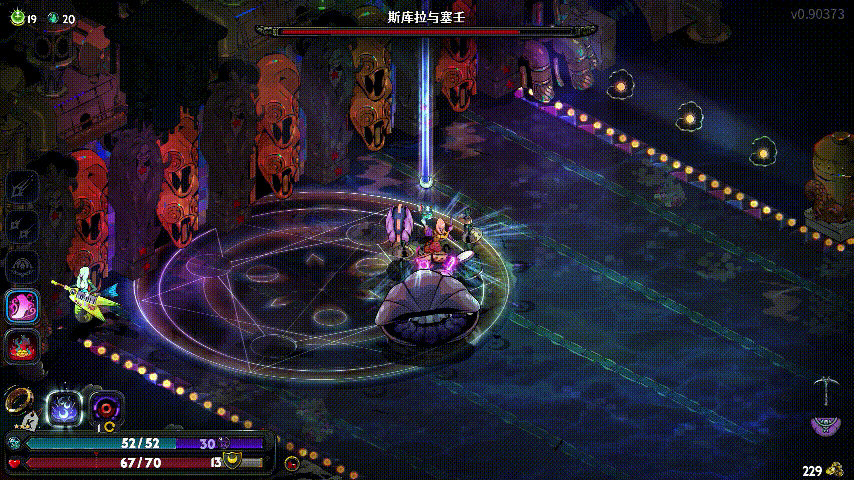
Task: Click the golden ring keepsake icon
Action: 16,399
